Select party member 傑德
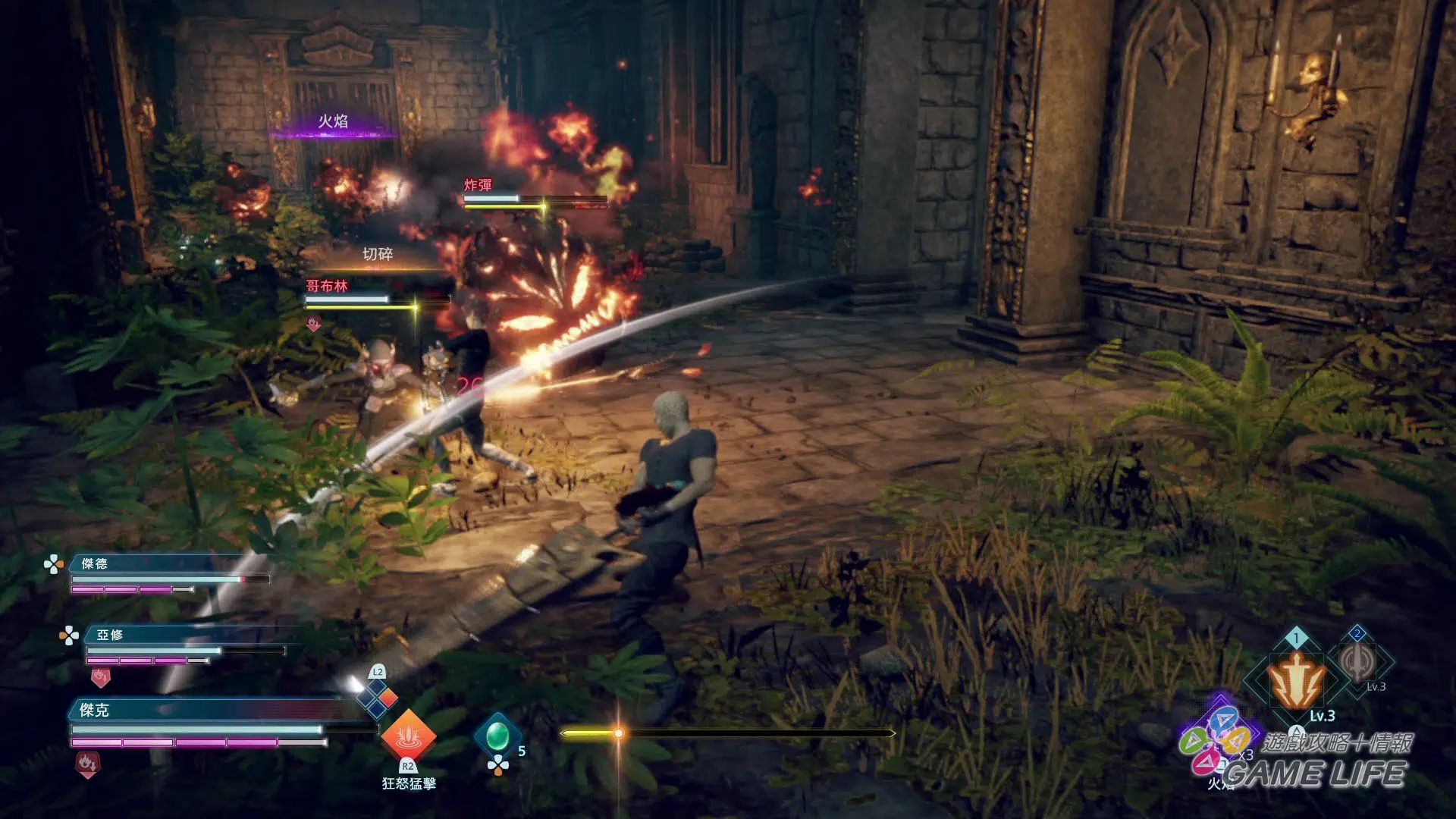The image size is (1456, 819). tap(95, 563)
